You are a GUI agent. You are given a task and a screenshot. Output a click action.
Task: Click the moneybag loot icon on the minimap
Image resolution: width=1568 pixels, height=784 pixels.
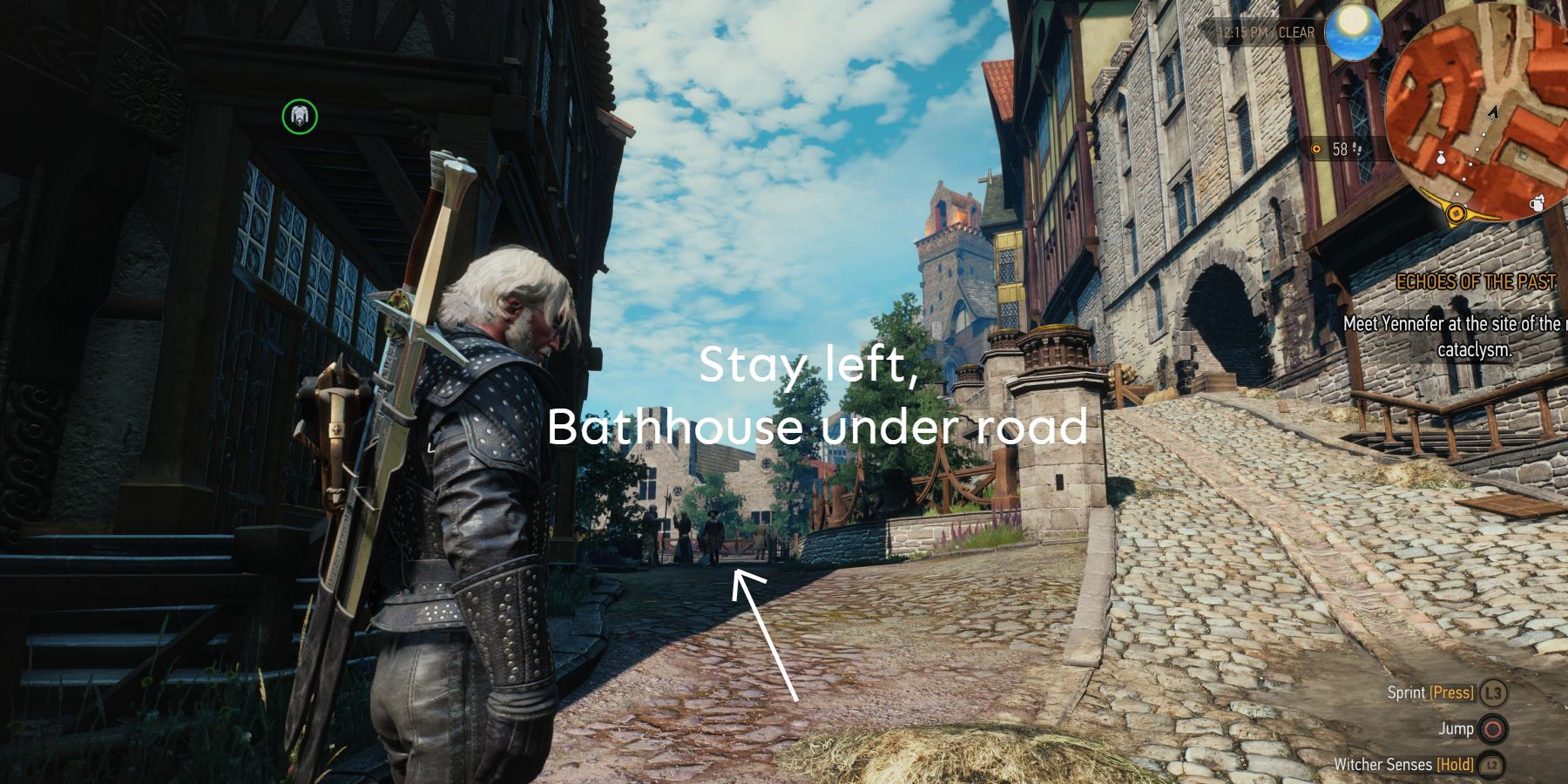(1441, 157)
